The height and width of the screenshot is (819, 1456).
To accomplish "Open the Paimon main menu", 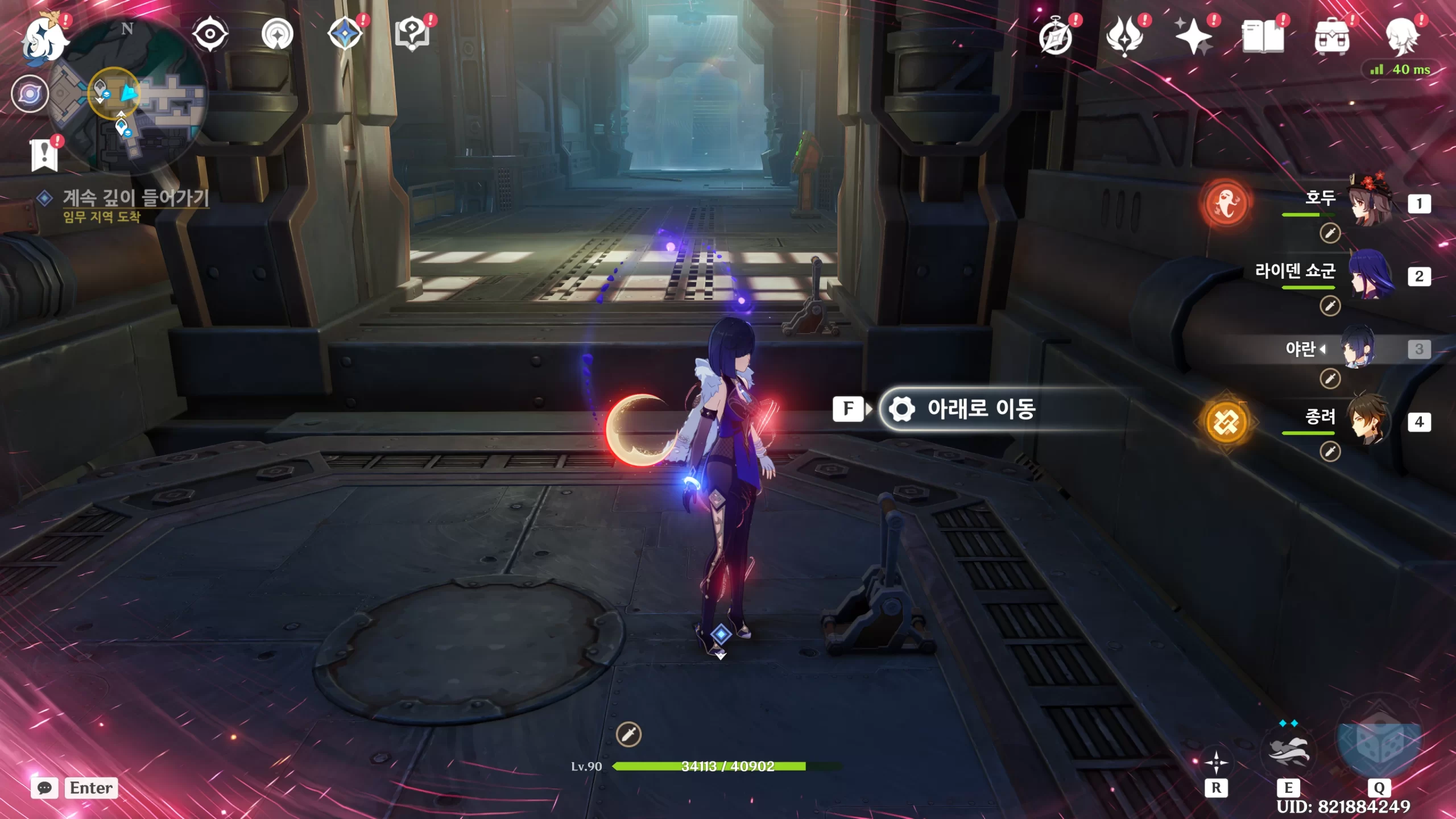I will click(x=44, y=39).
